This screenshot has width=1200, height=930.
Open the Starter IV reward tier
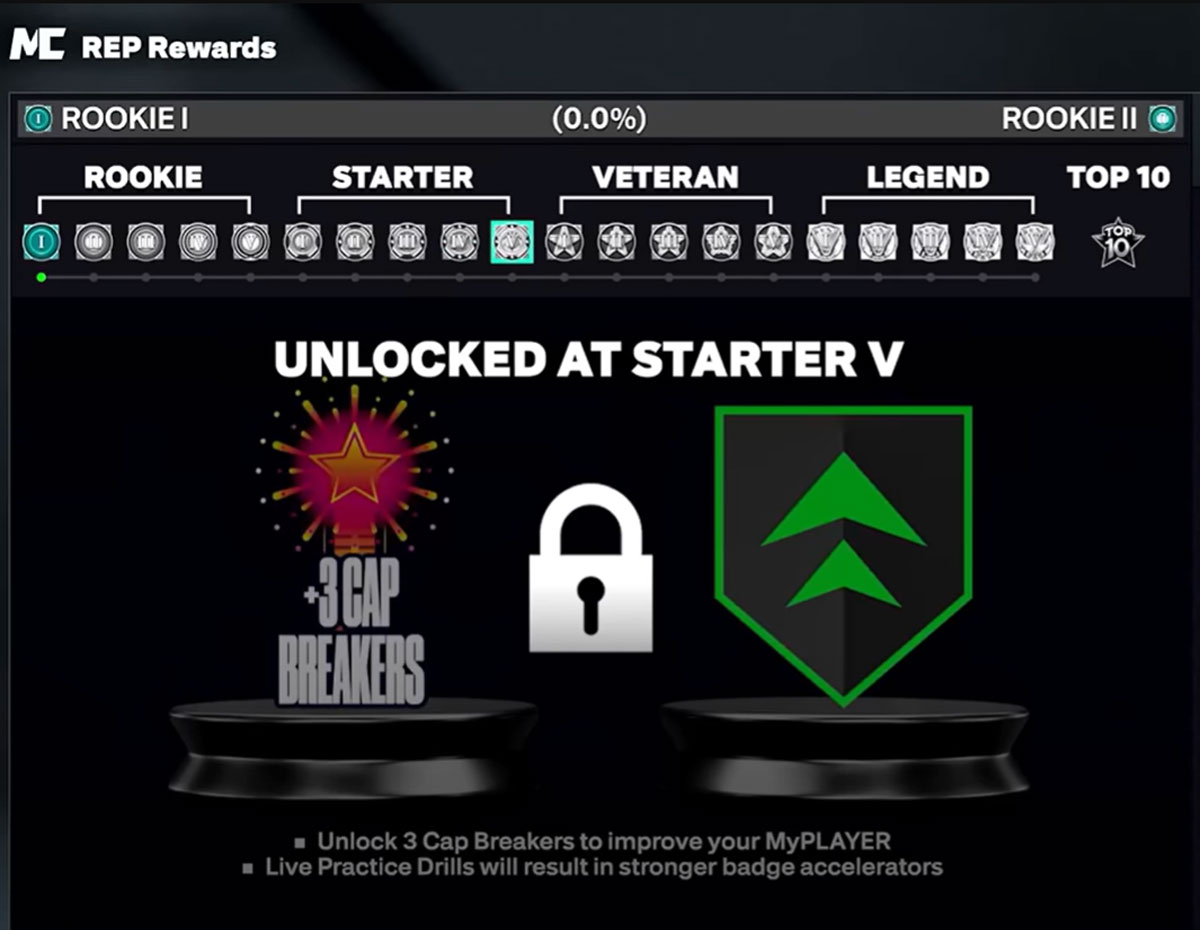point(460,242)
